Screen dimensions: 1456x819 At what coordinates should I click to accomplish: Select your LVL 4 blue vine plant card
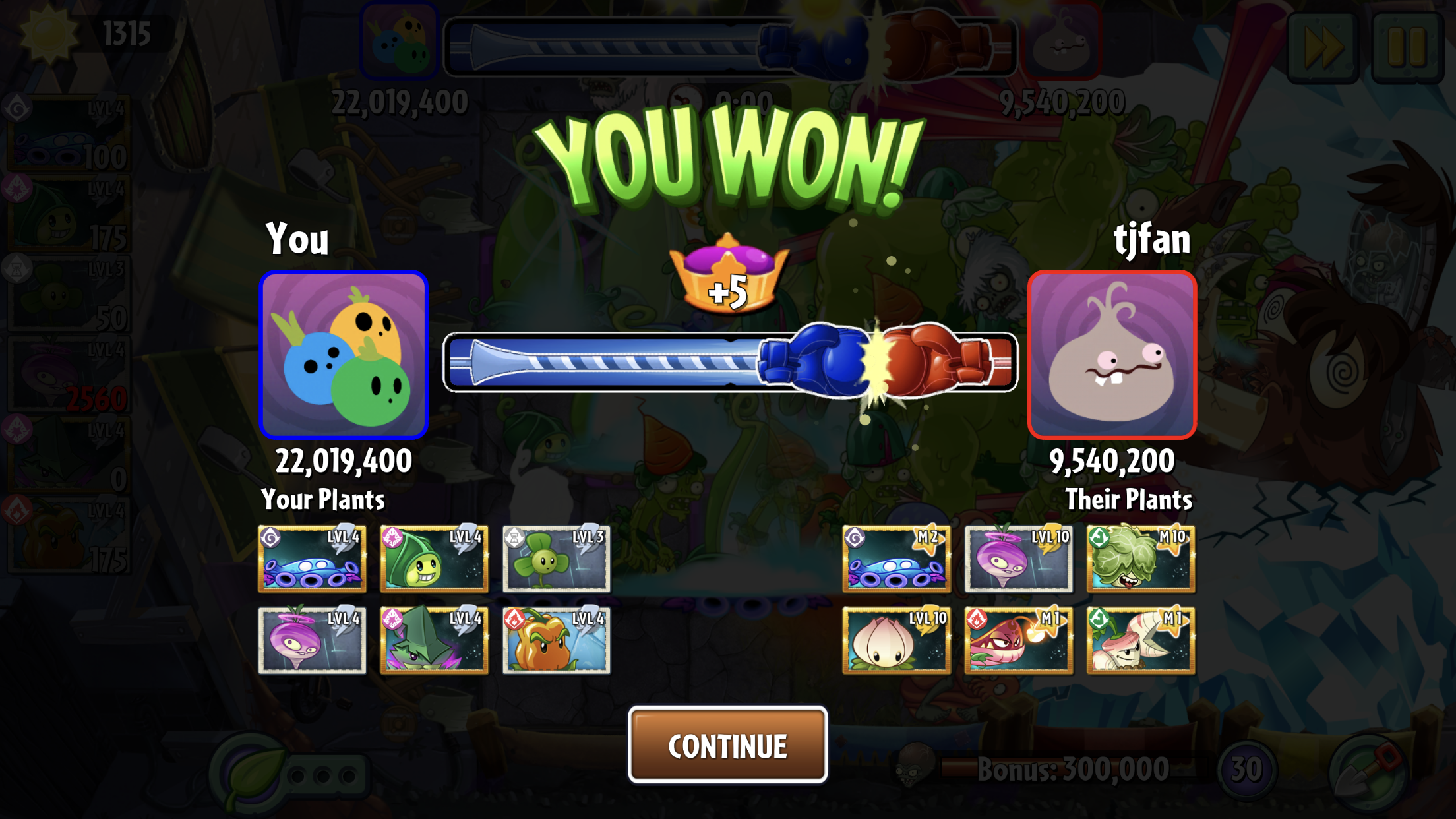click(x=312, y=559)
